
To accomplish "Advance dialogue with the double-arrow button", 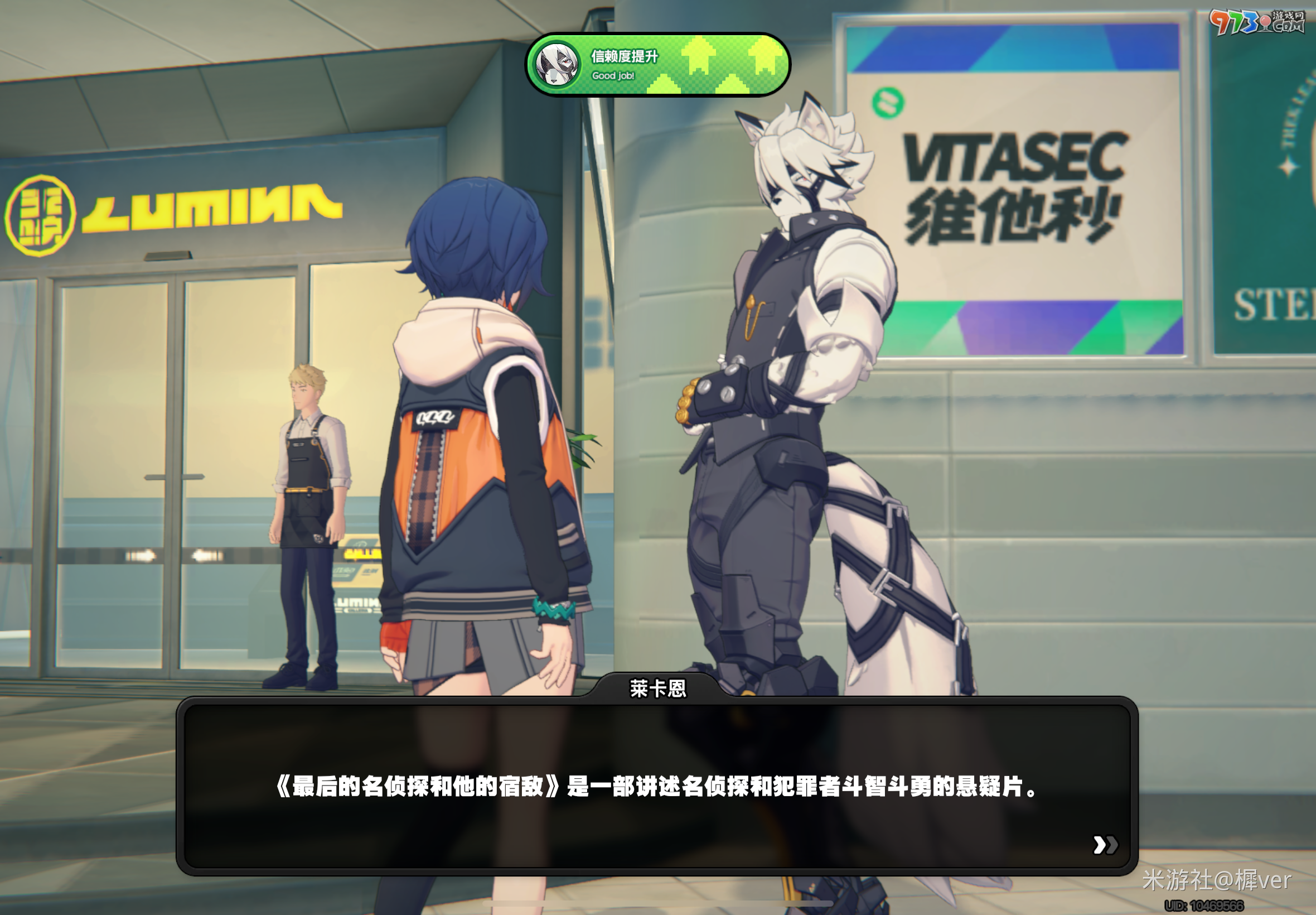I will pyautogui.click(x=1105, y=845).
